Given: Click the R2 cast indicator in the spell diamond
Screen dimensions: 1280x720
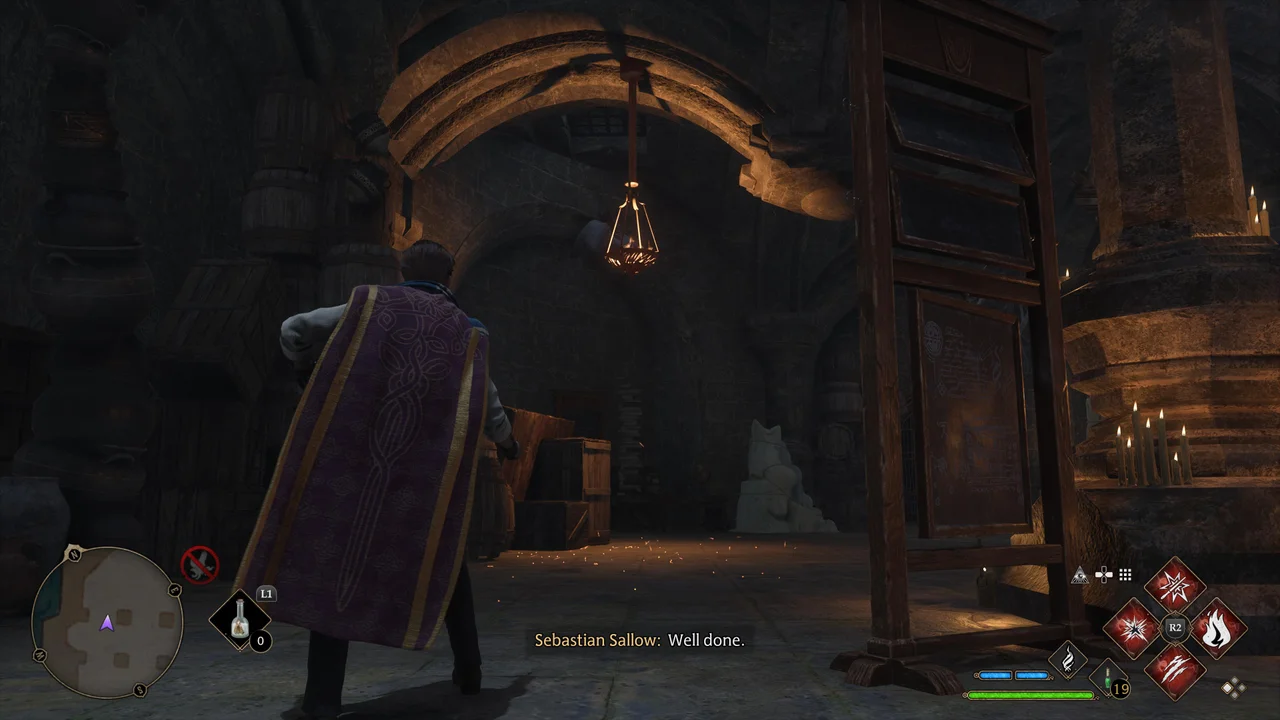Looking at the screenshot, I should [x=1174, y=626].
